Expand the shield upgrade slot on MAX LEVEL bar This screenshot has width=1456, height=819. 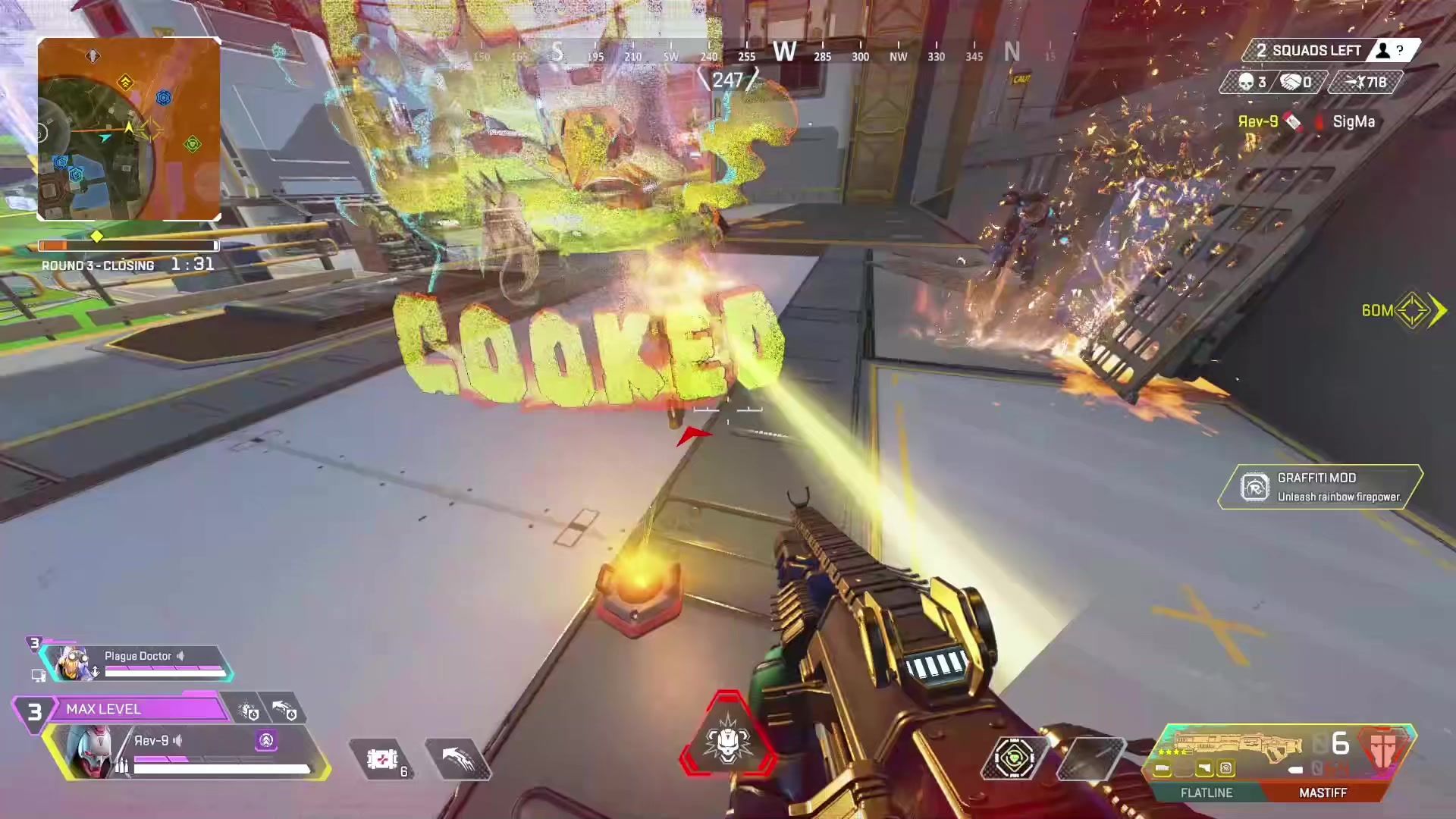[x=247, y=711]
